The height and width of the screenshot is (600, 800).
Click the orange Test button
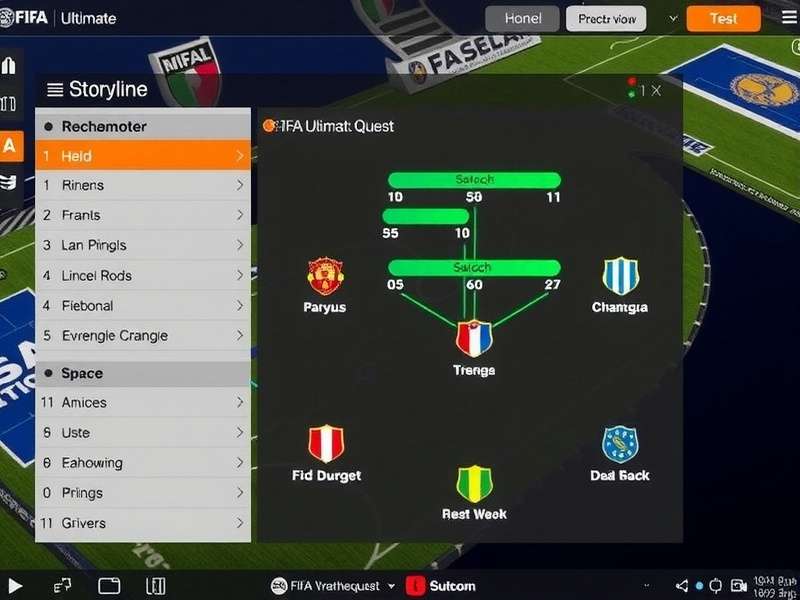click(x=723, y=18)
